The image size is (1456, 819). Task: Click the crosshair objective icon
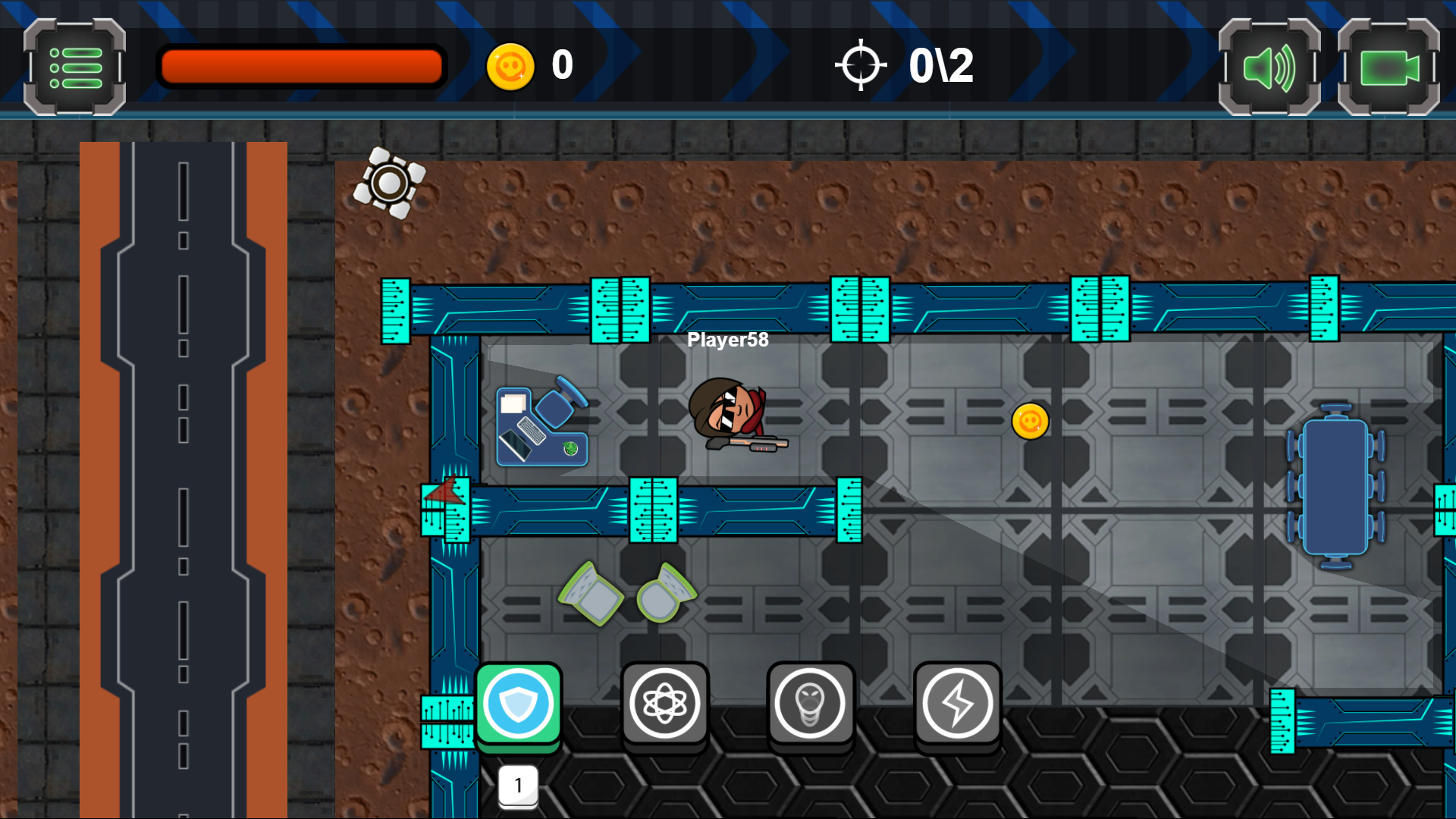pos(861,64)
